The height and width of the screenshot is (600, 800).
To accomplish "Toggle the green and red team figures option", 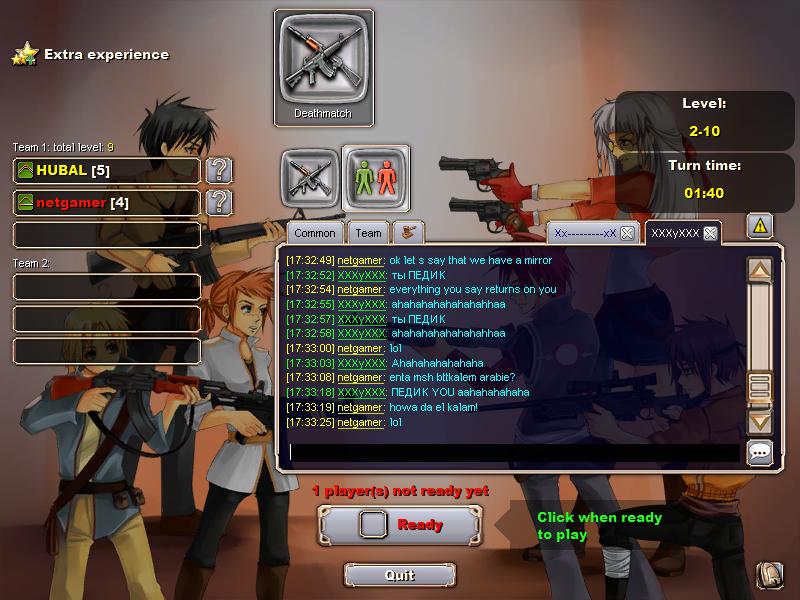I will 376,177.
